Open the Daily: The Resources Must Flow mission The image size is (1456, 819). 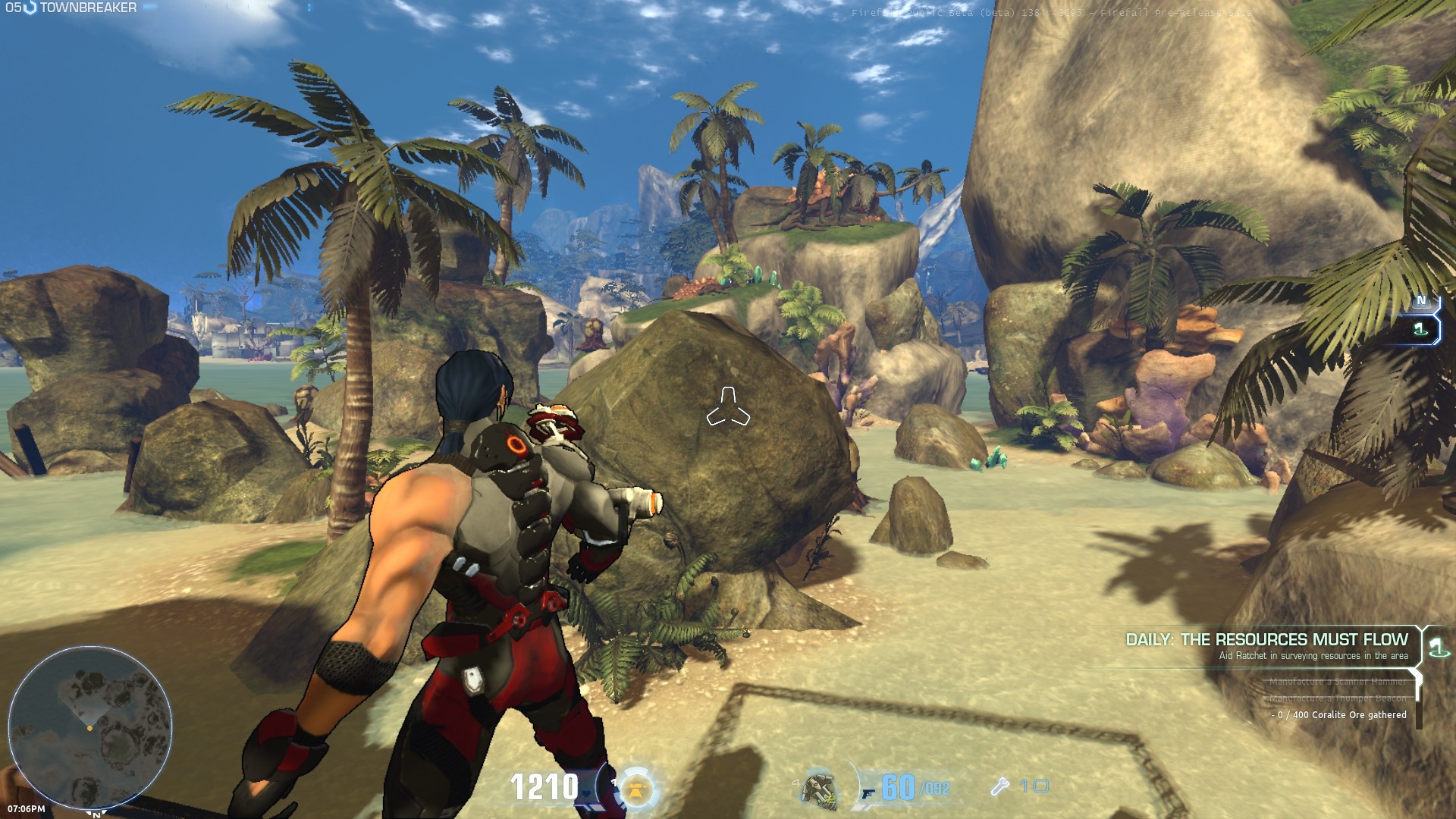coord(1266,640)
